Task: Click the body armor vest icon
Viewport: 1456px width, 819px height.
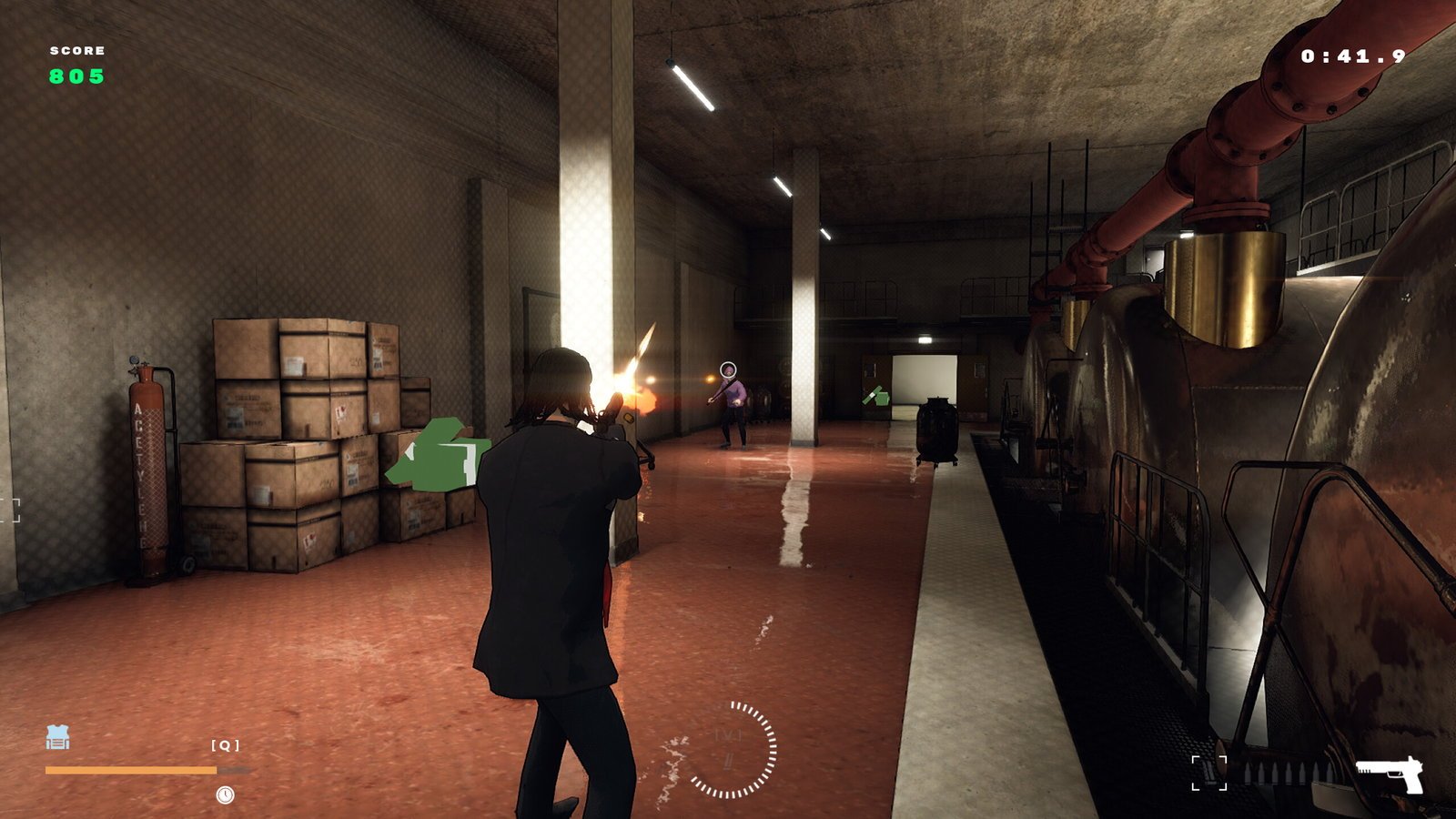Action: pyautogui.click(x=57, y=737)
